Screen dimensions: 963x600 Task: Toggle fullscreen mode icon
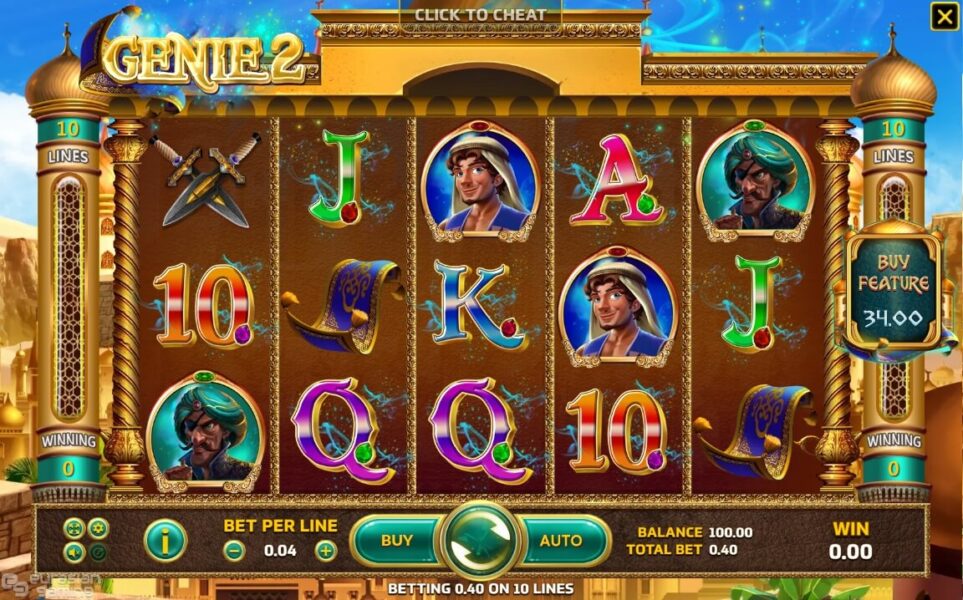coord(74,529)
